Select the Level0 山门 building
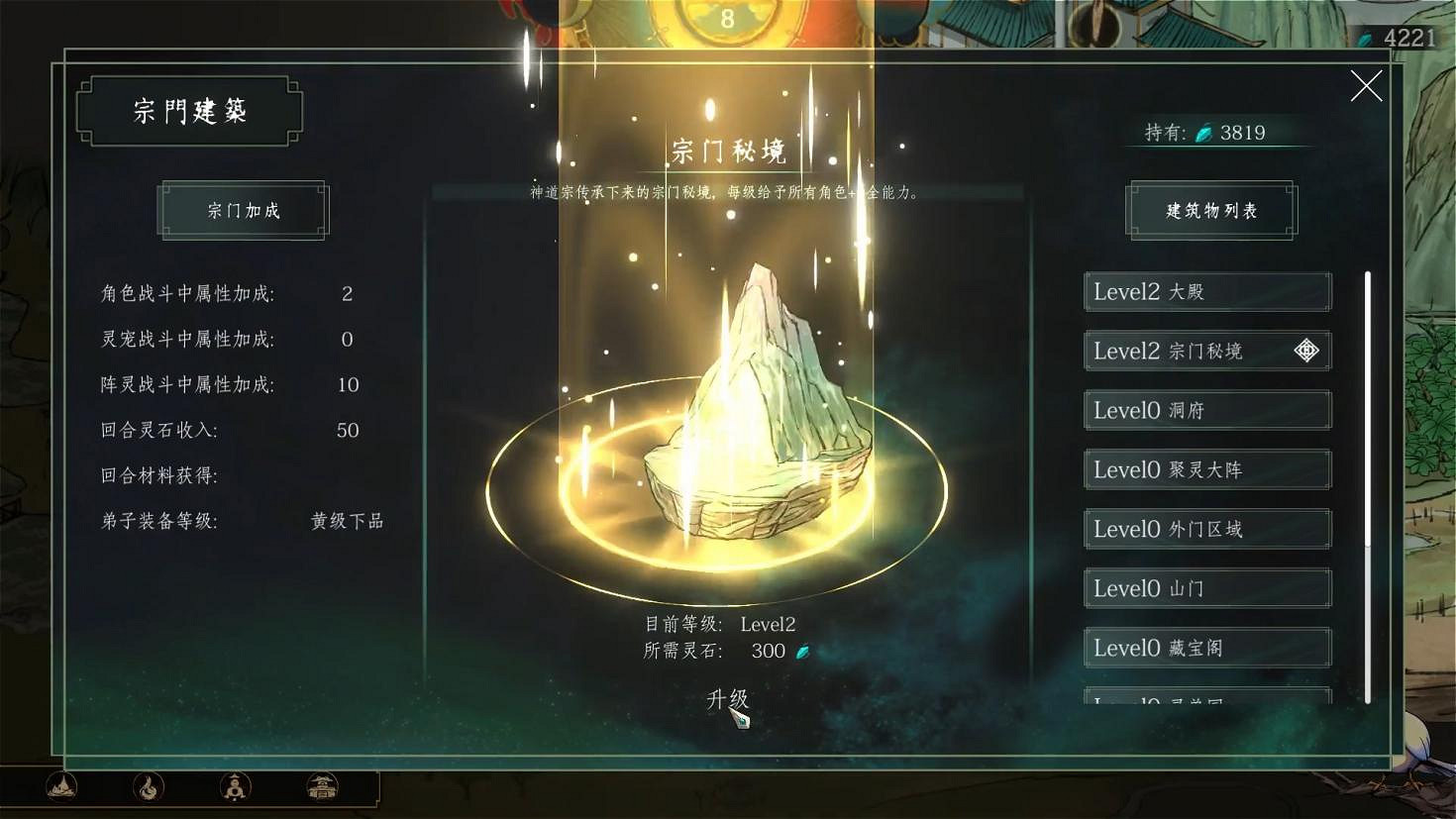This screenshot has height=819, width=1456. pos(1206,588)
